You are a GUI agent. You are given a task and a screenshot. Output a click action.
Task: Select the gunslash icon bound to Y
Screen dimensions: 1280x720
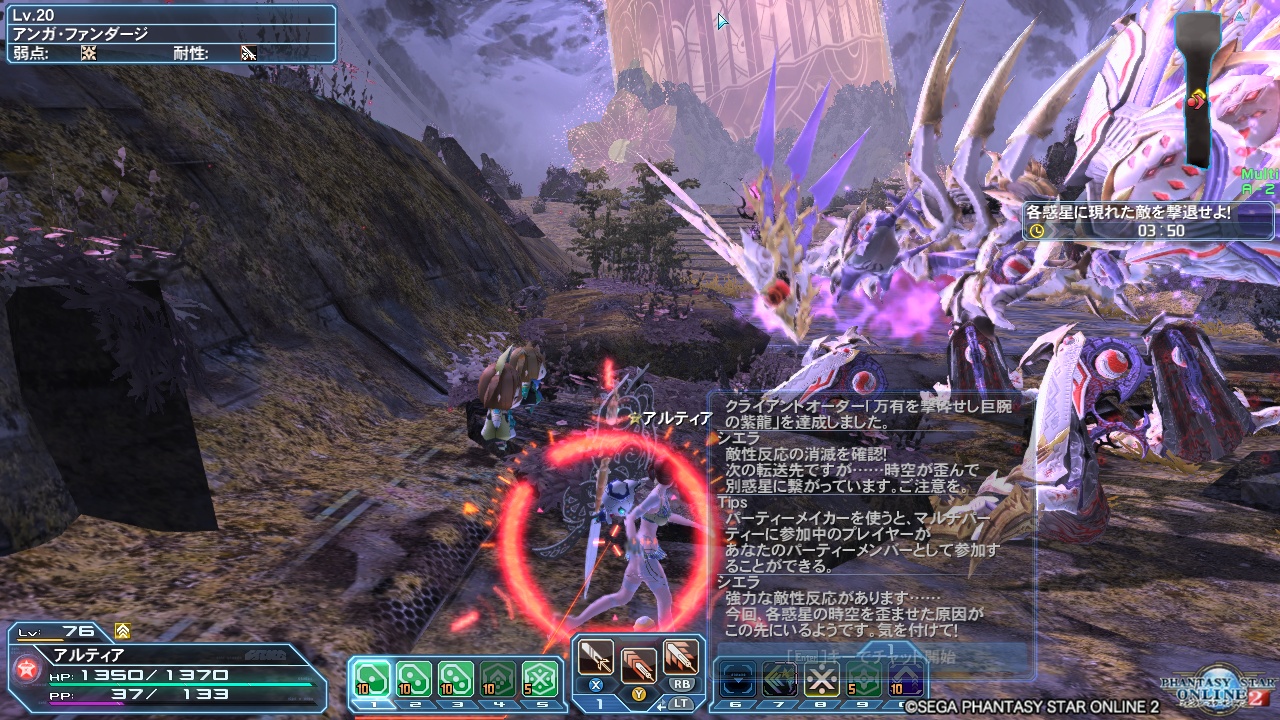click(x=640, y=664)
